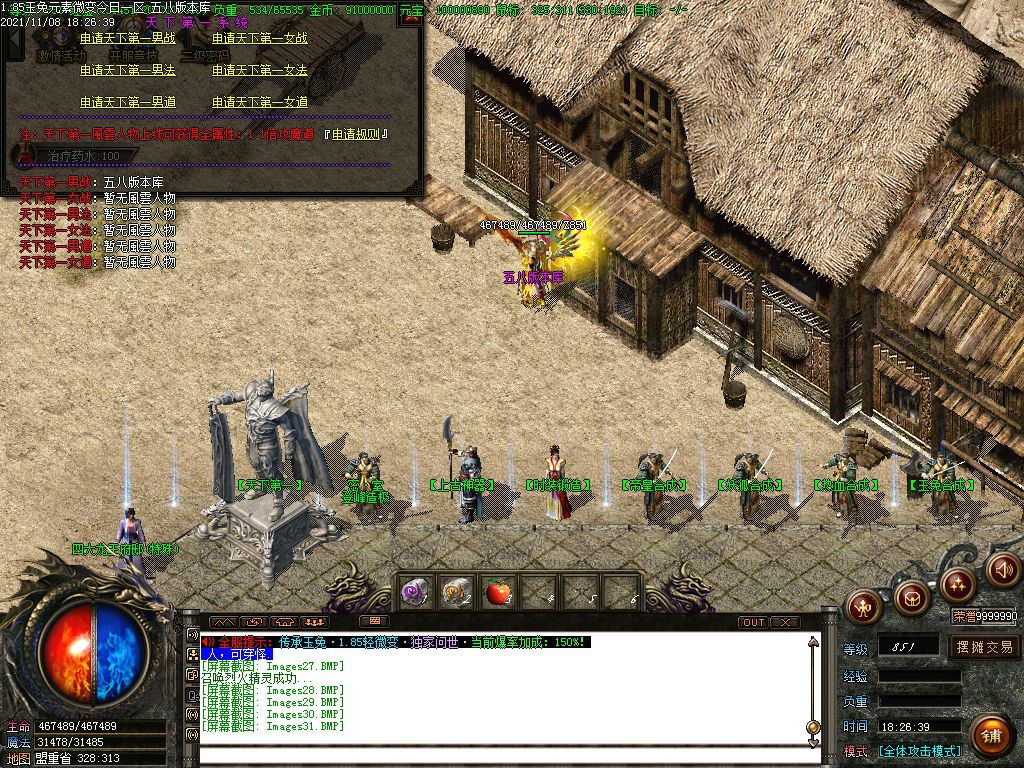Open the shop with the 铺 button

pyautogui.click(x=991, y=736)
